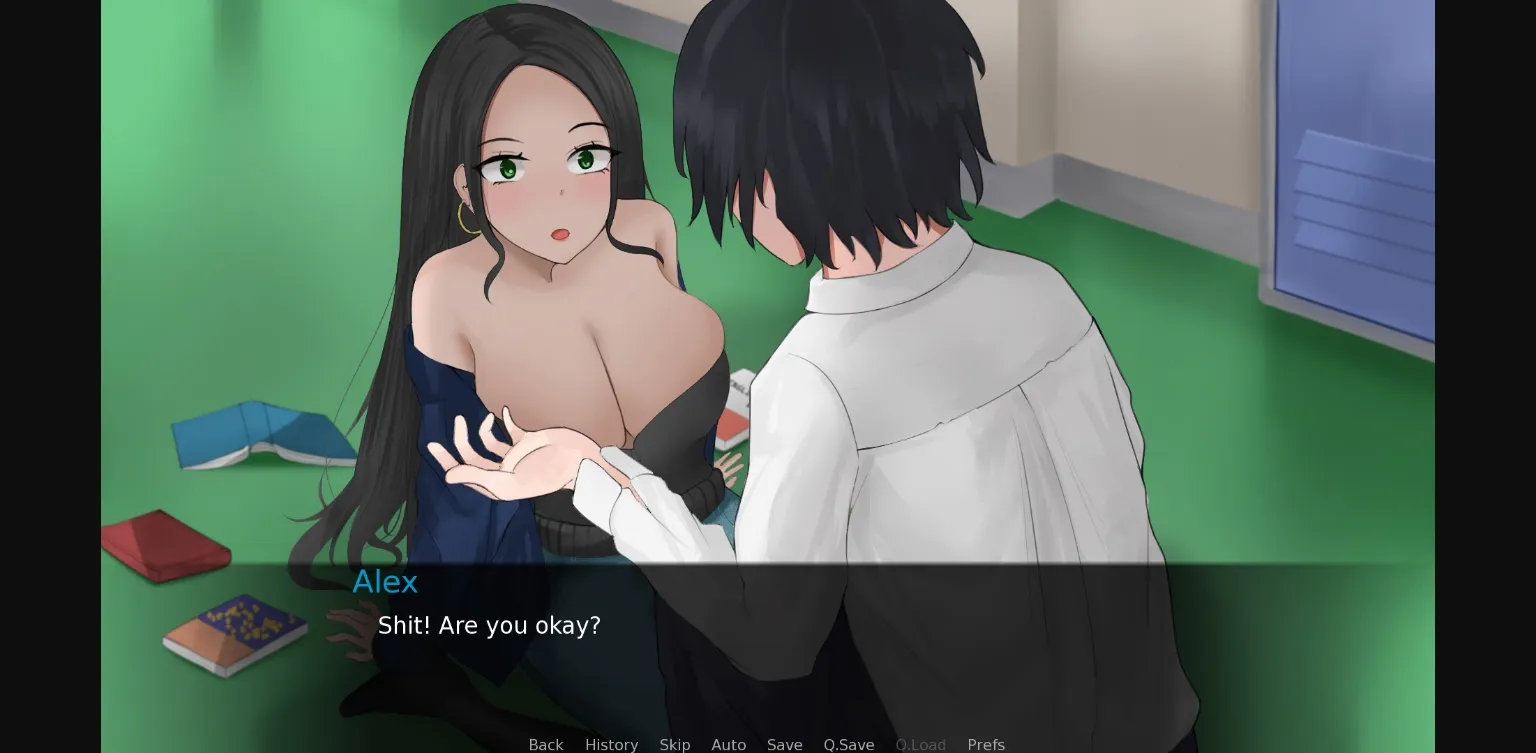Click the line 'Shit! Are you okay?'

tap(489, 625)
